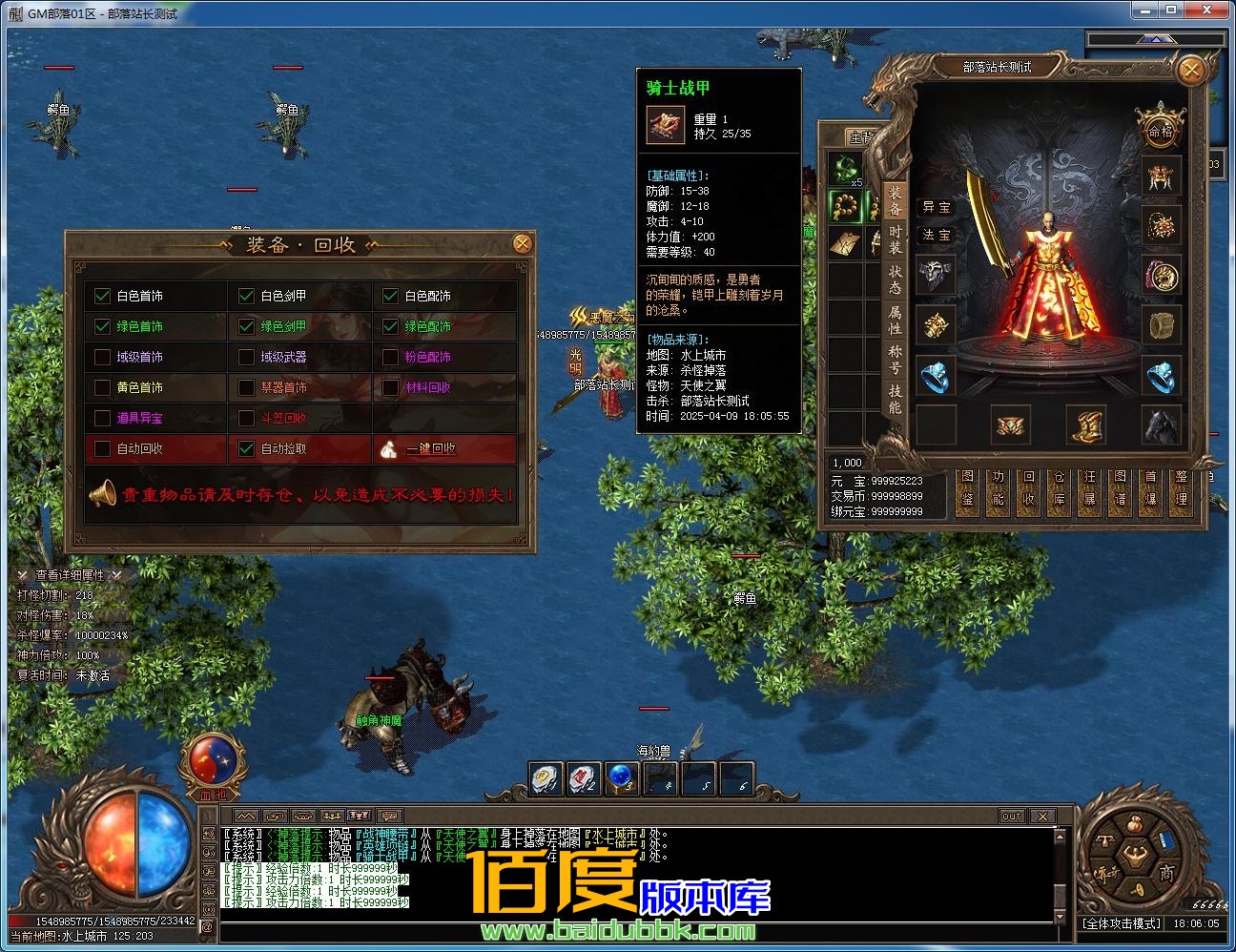Image resolution: width=1236 pixels, height=952 pixels.
Task: Use the blue orb in hotbar slot 3
Action: click(621, 778)
